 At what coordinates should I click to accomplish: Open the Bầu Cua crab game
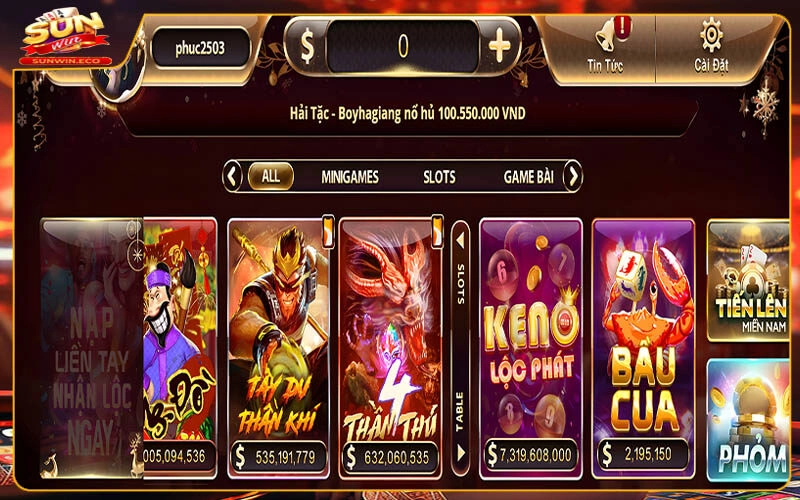click(643, 340)
